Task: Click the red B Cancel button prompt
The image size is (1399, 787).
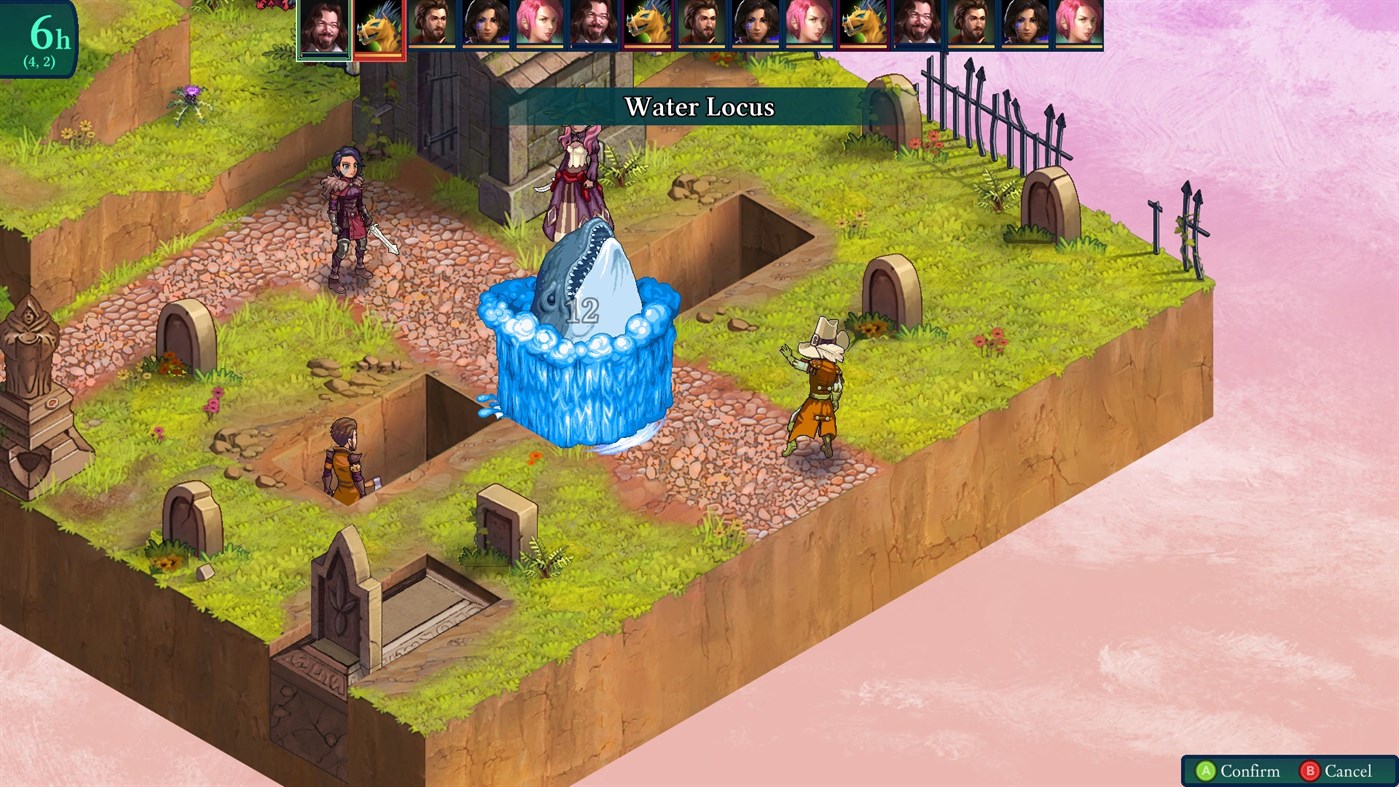Action: click(1340, 771)
